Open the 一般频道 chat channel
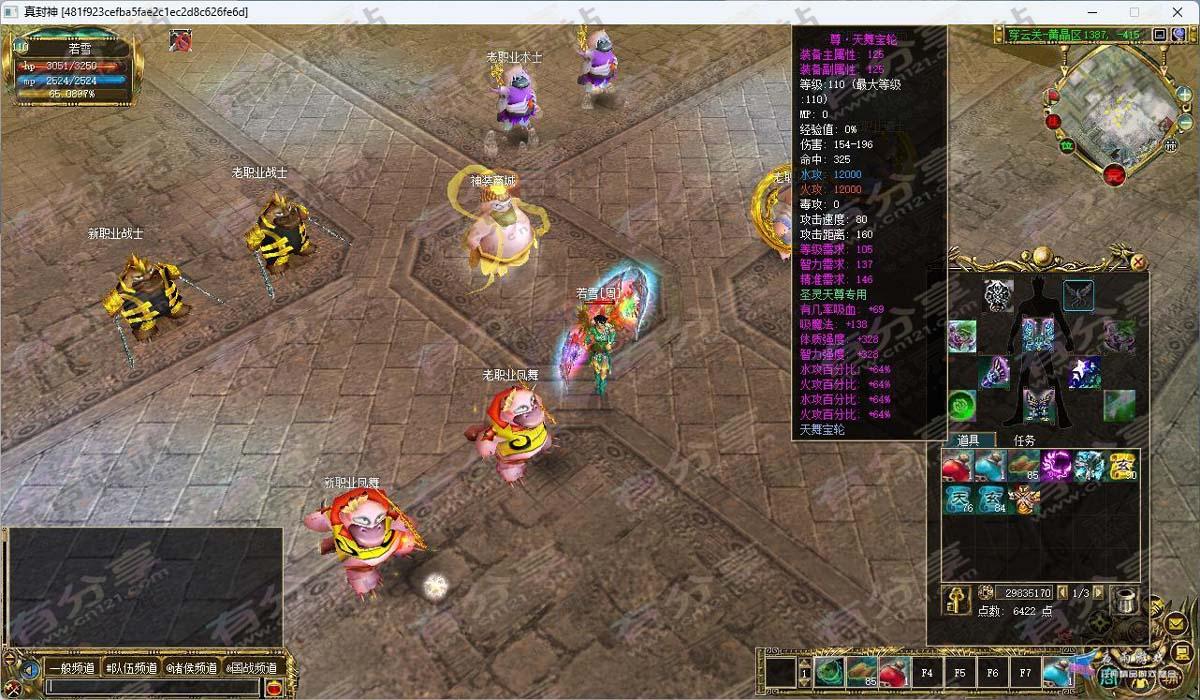This screenshot has width=1200, height=700. tap(71, 668)
